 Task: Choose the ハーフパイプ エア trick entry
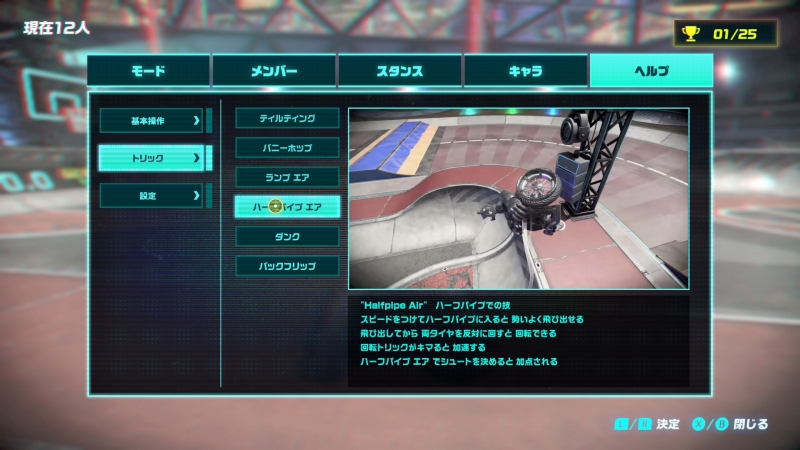click(287, 207)
